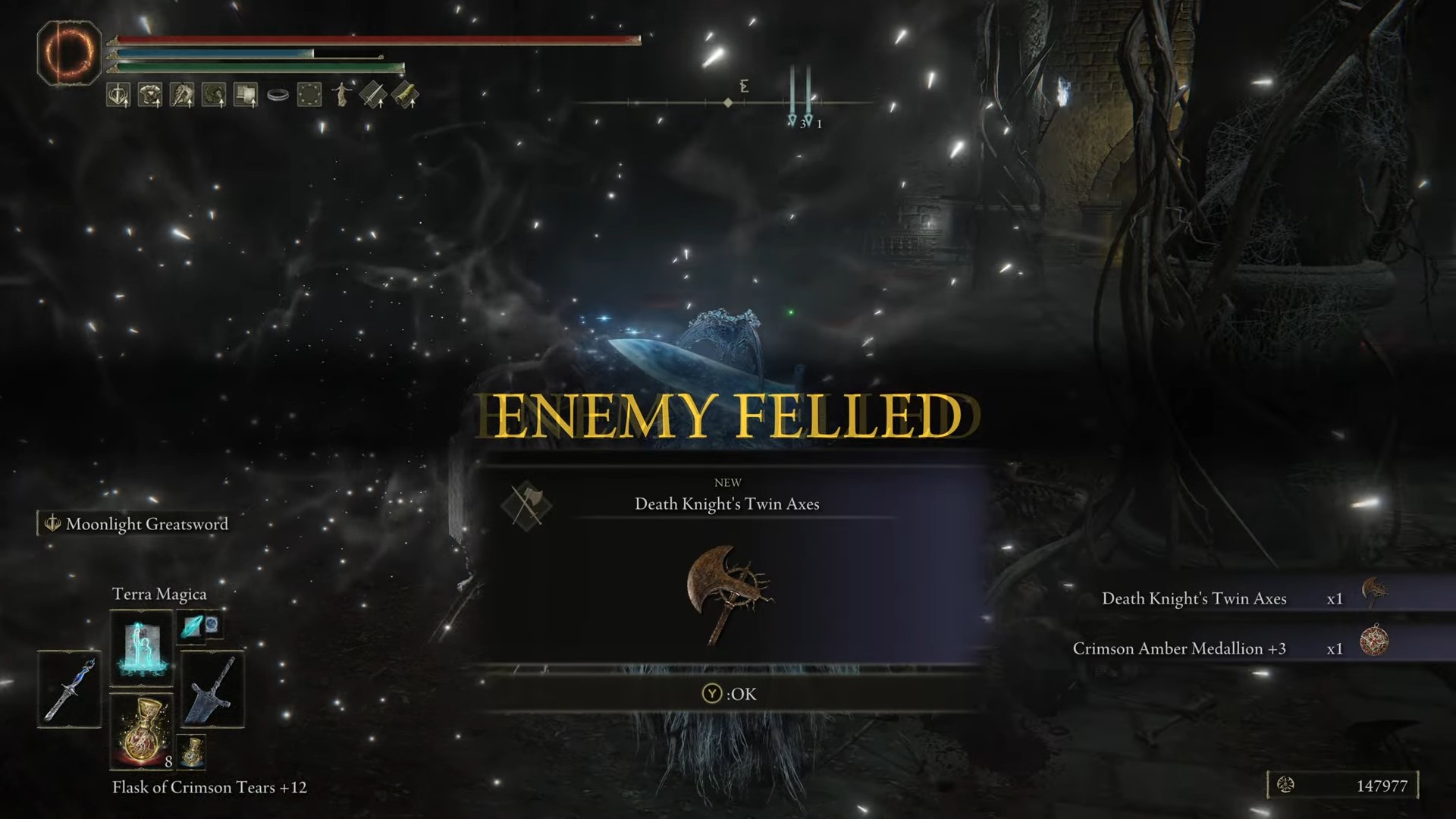Click the NEW label above Death Knight's Twin Axes

tap(729, 482)
